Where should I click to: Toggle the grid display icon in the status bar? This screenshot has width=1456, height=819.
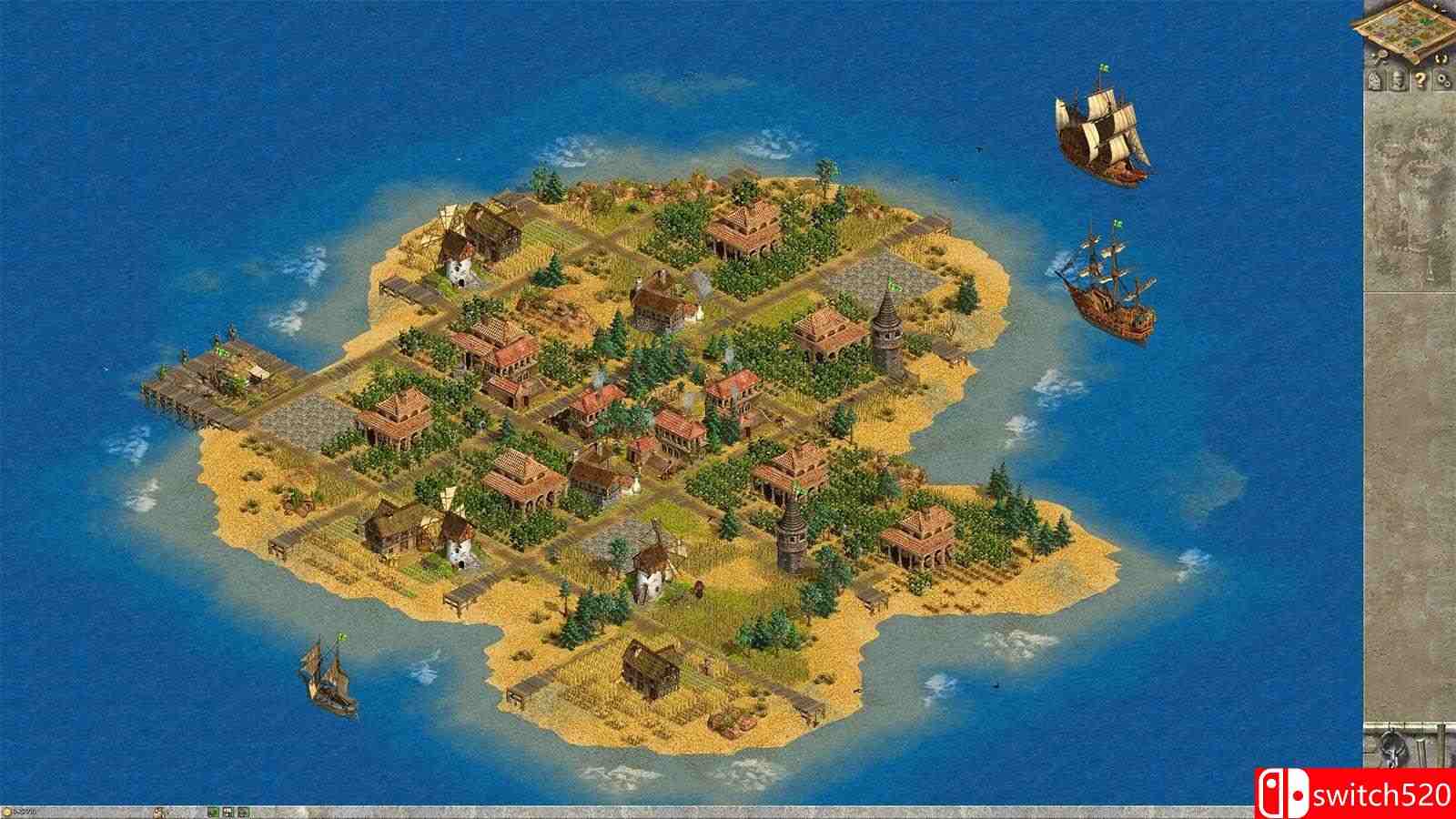tap(227, 811)
